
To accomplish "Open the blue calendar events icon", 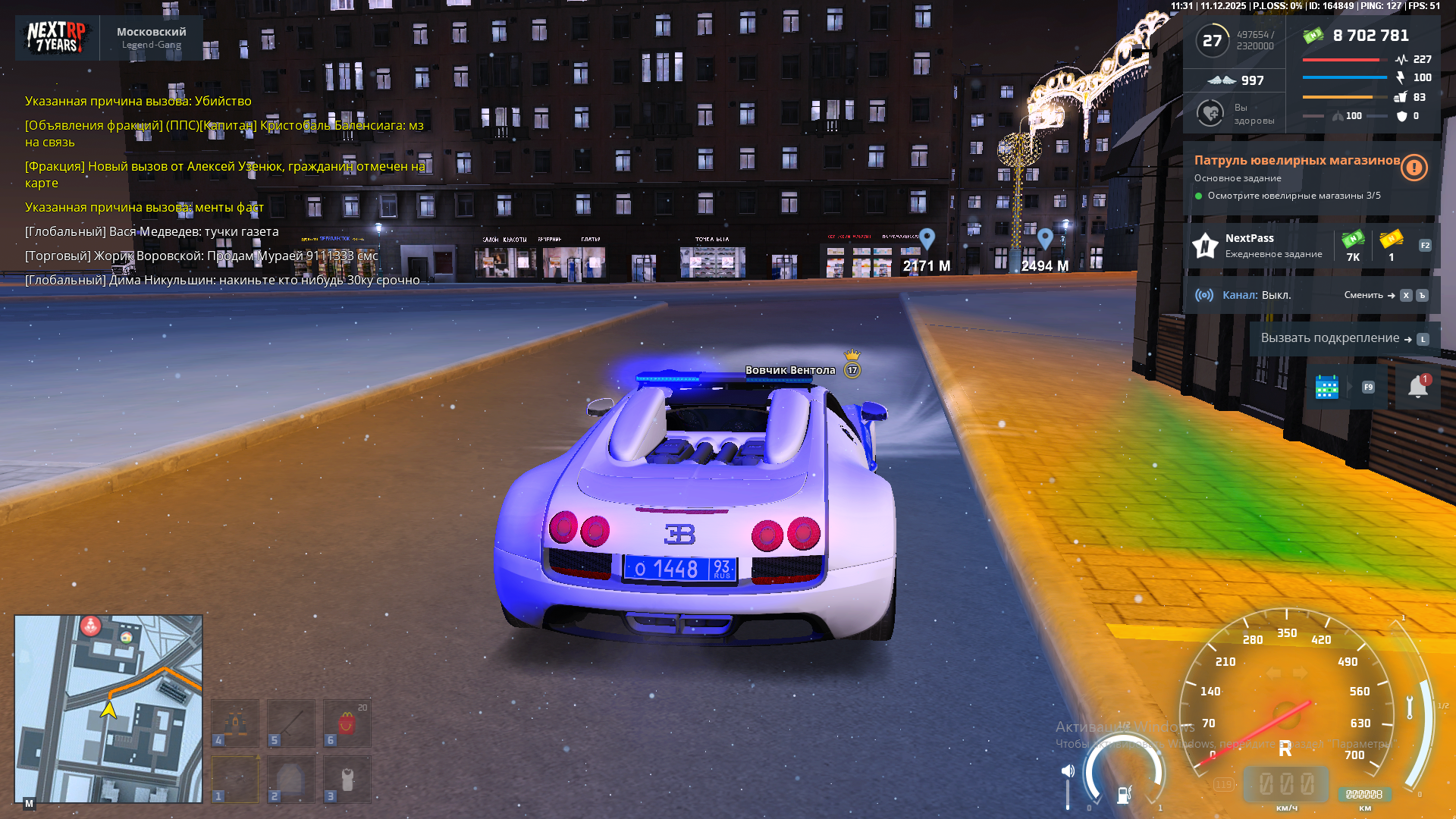I will coord(1326,387).
